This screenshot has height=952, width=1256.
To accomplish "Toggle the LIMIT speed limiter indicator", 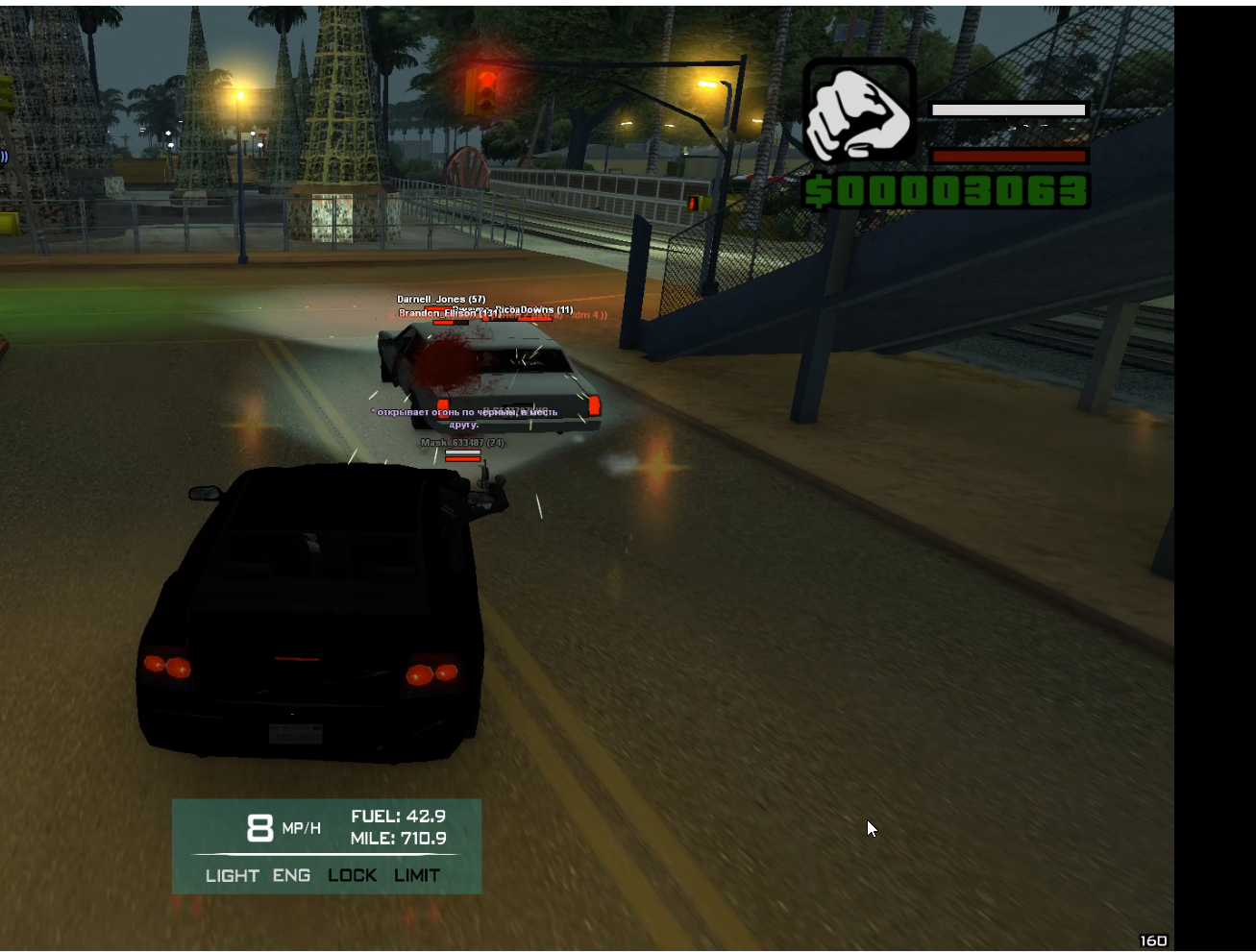I will click(417, 875).
